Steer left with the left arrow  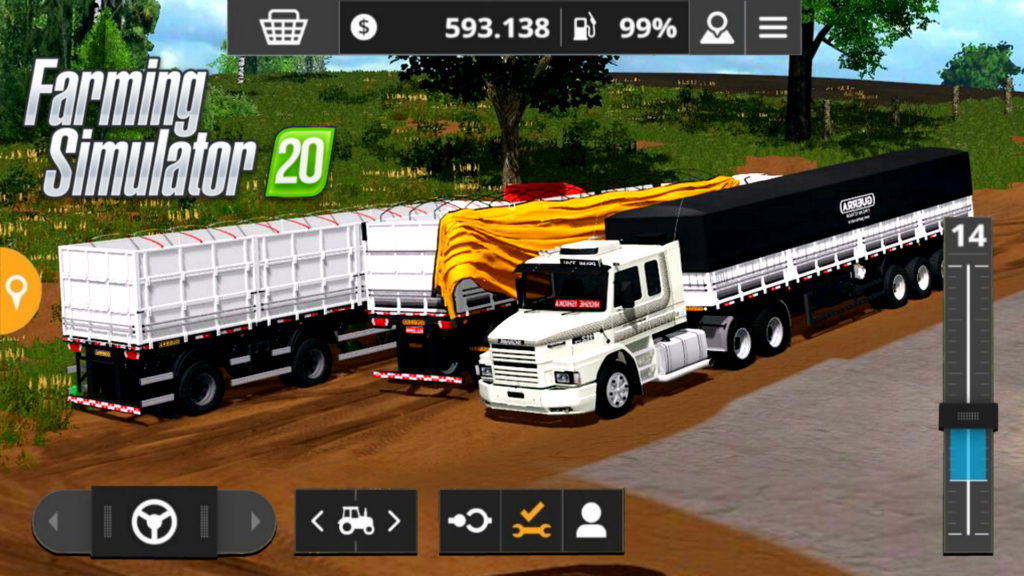tap(55, 521)
